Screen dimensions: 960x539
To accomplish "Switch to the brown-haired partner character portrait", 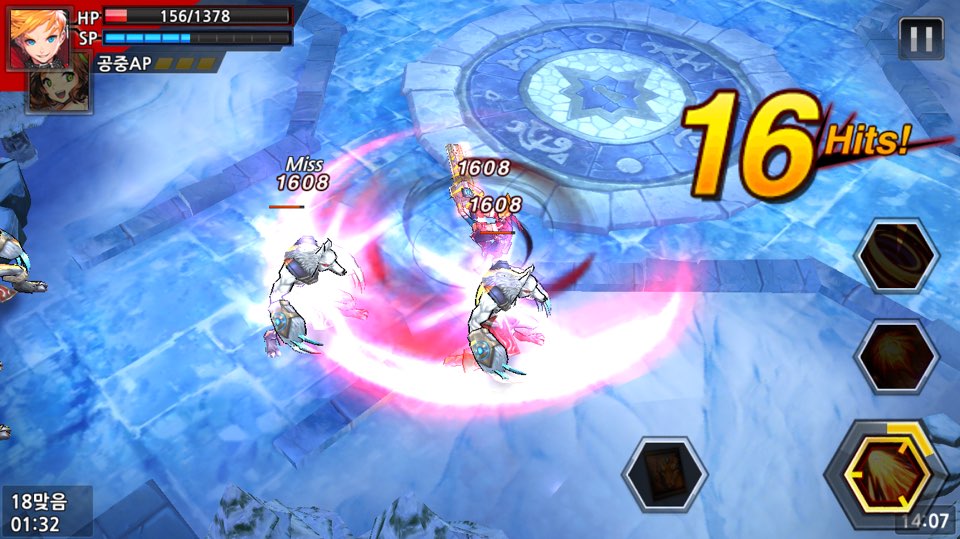I will (64, 86).
